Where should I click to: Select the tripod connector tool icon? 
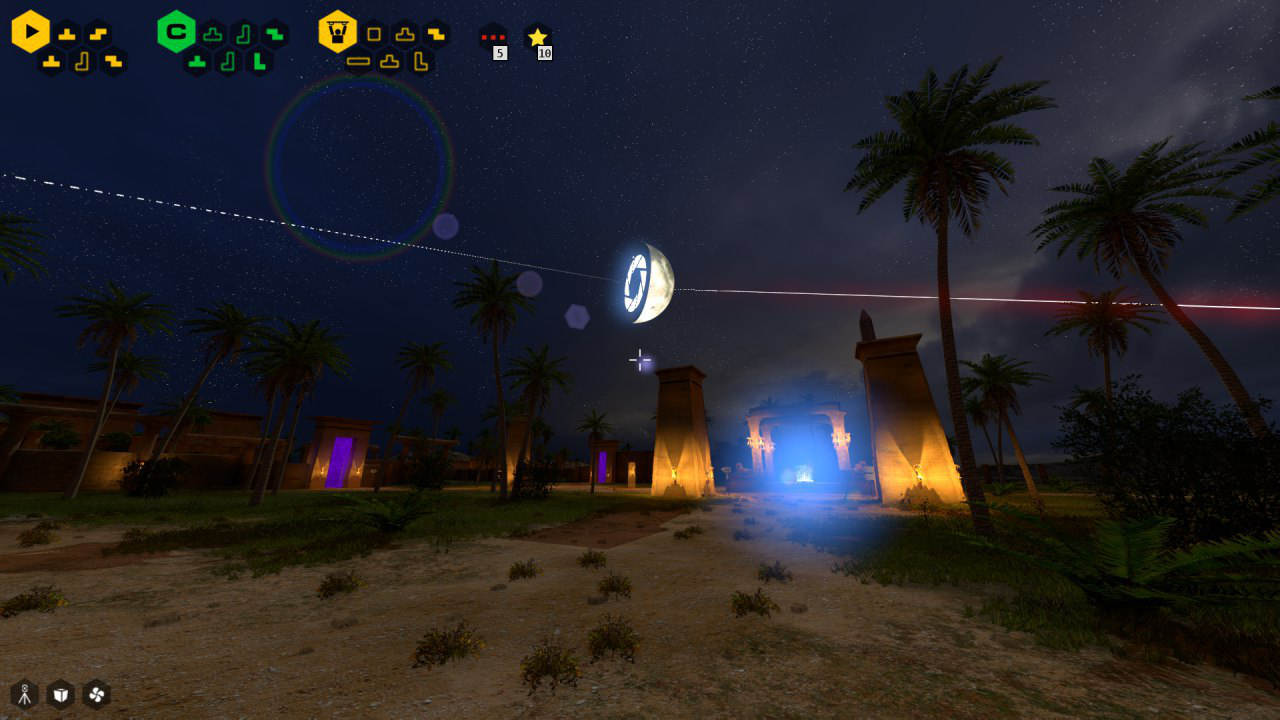coord(25,694)
